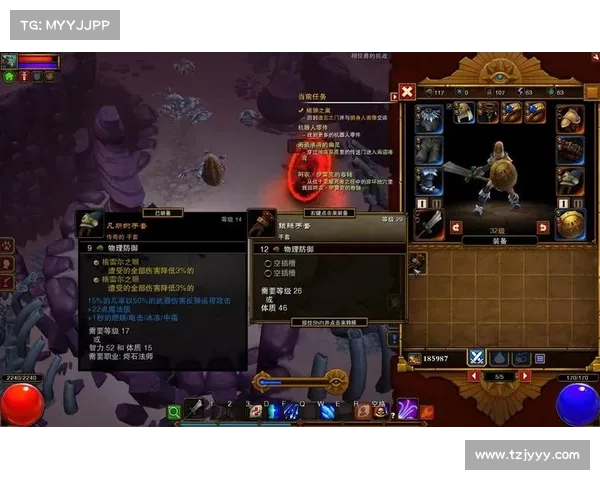Select the equipped golden shield slot
Screen dimensions: 600x480
[571, 223]
